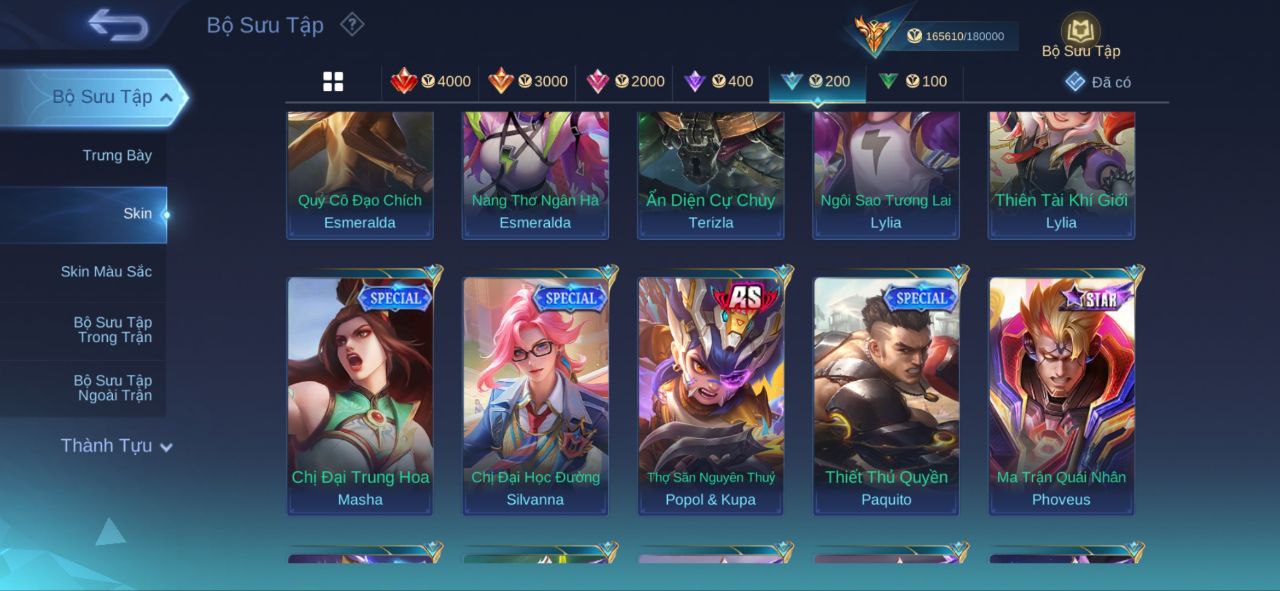1280x591 pixels.
Task: Switch to the 100 points tier tab
Action: point(913,82)
